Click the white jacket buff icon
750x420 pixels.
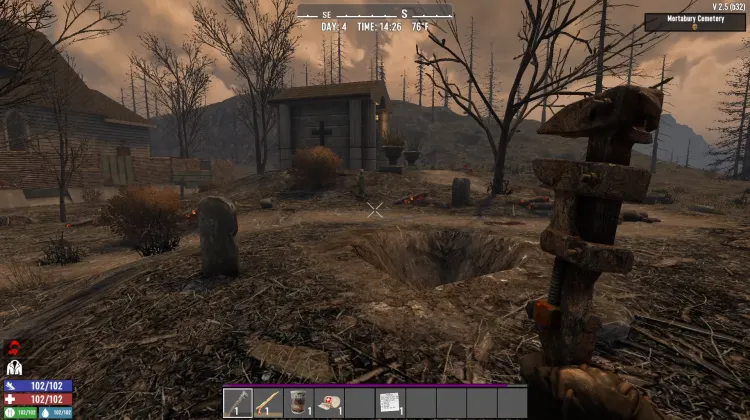(15, 368)
